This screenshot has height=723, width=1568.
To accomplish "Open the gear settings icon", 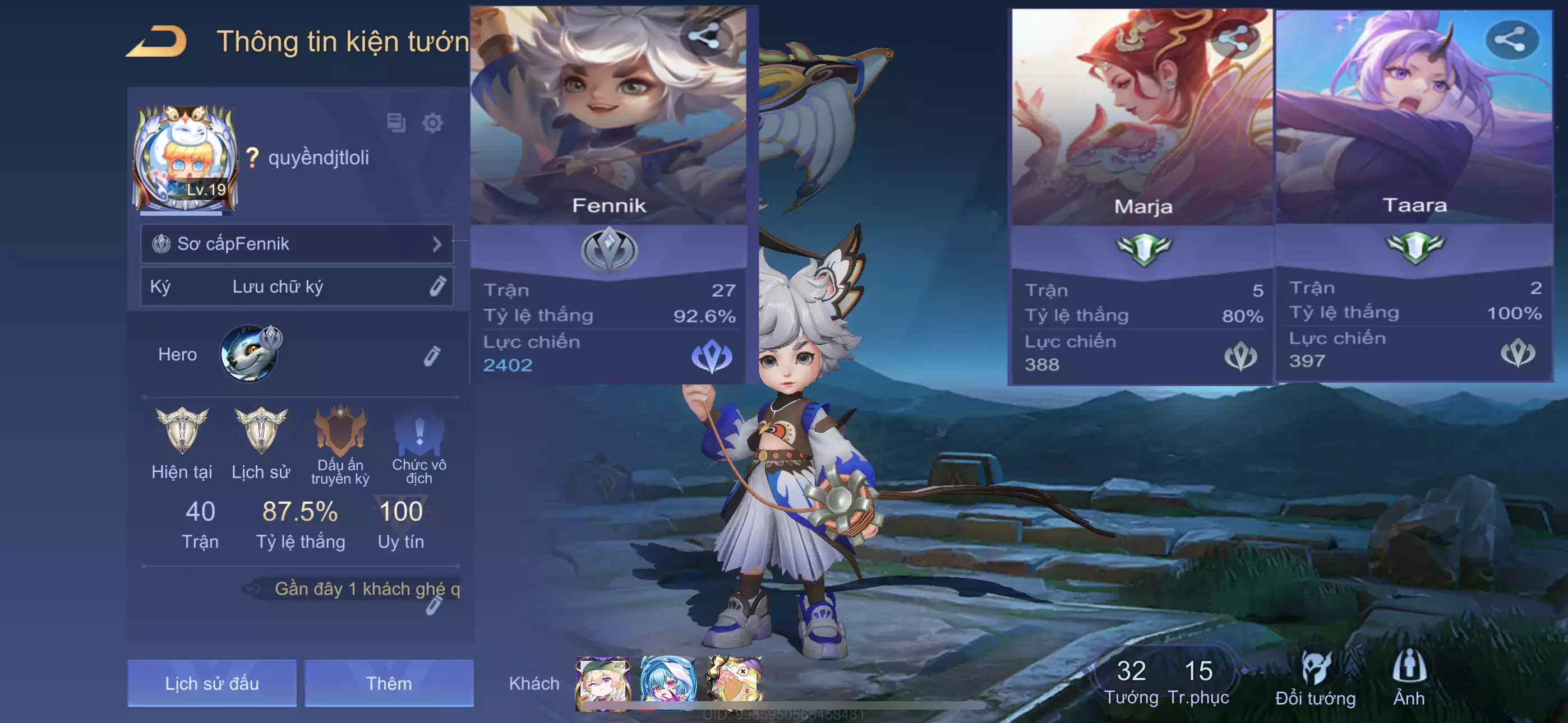I will [x=433, y=123].
